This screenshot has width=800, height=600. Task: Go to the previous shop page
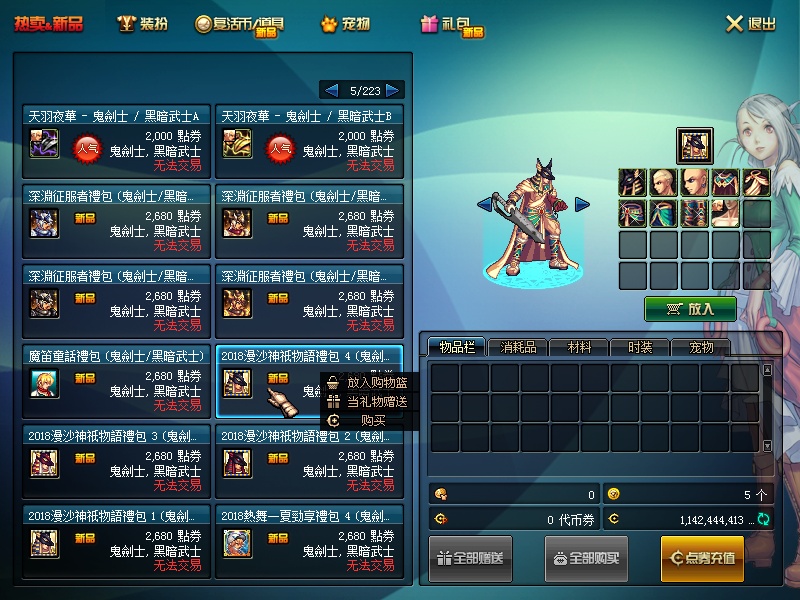[331, 90]
